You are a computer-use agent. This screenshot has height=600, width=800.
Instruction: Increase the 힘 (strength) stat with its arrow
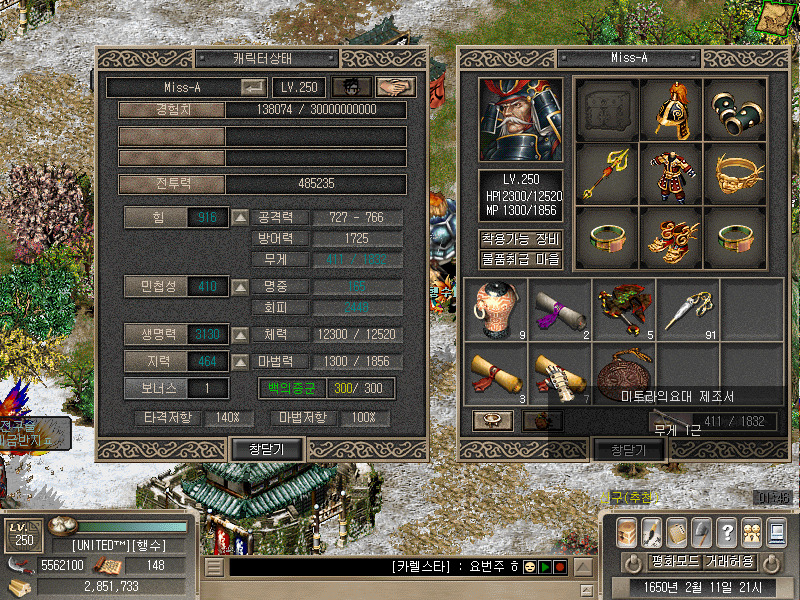(x=240, y=217)
